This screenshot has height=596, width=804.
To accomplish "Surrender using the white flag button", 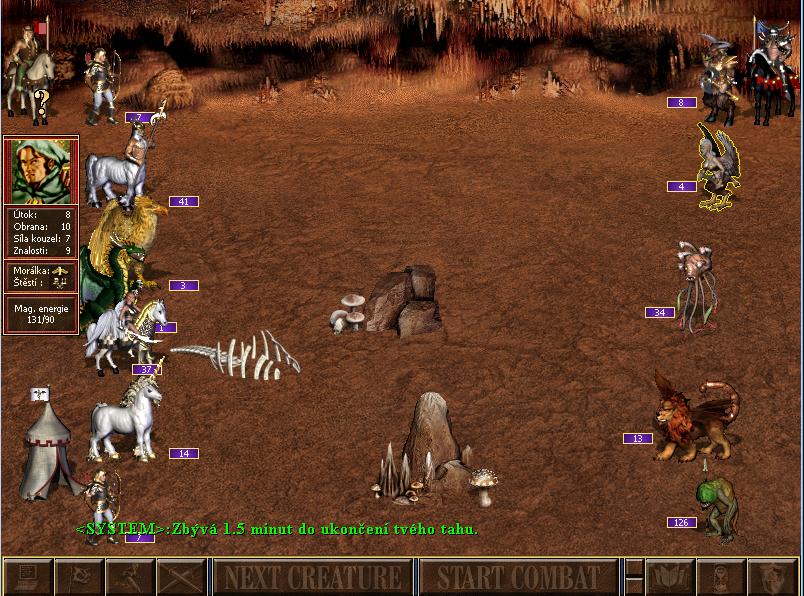I will point(78,577).
